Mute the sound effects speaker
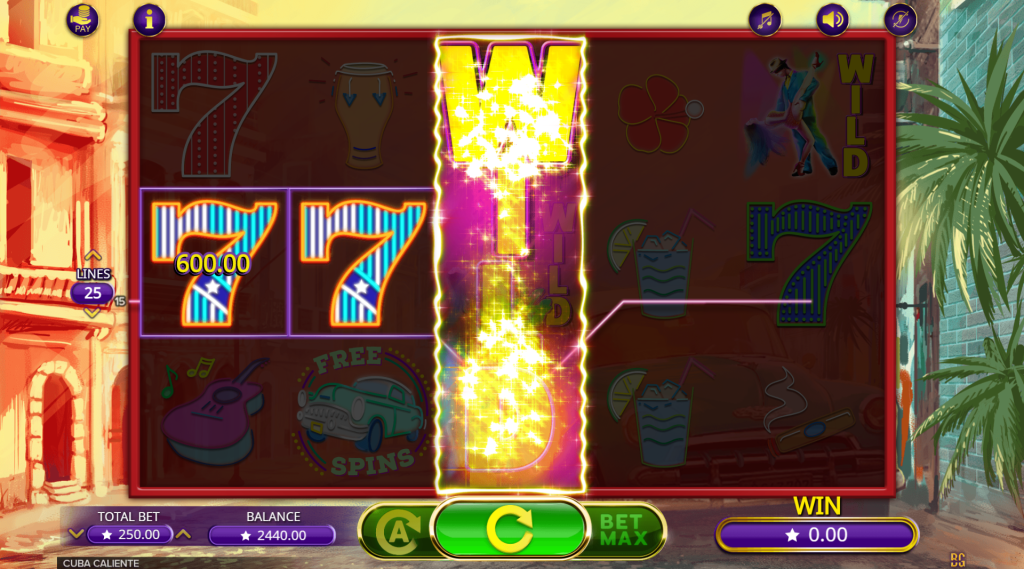 pos(832,19)
